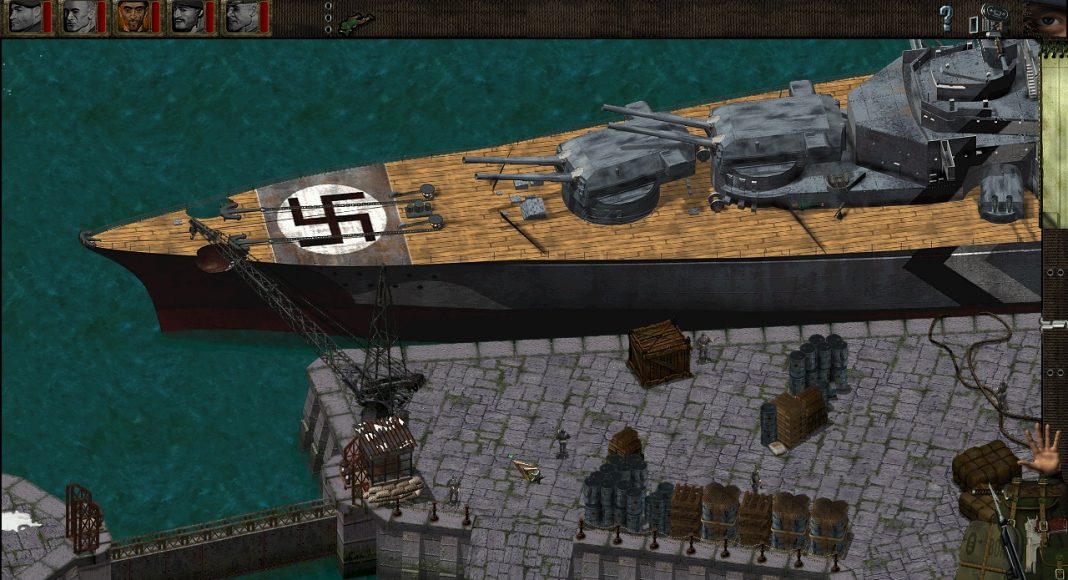Open help with the question mark icon
Screen dimensions: 1068x580
click(x=946, y=17)
